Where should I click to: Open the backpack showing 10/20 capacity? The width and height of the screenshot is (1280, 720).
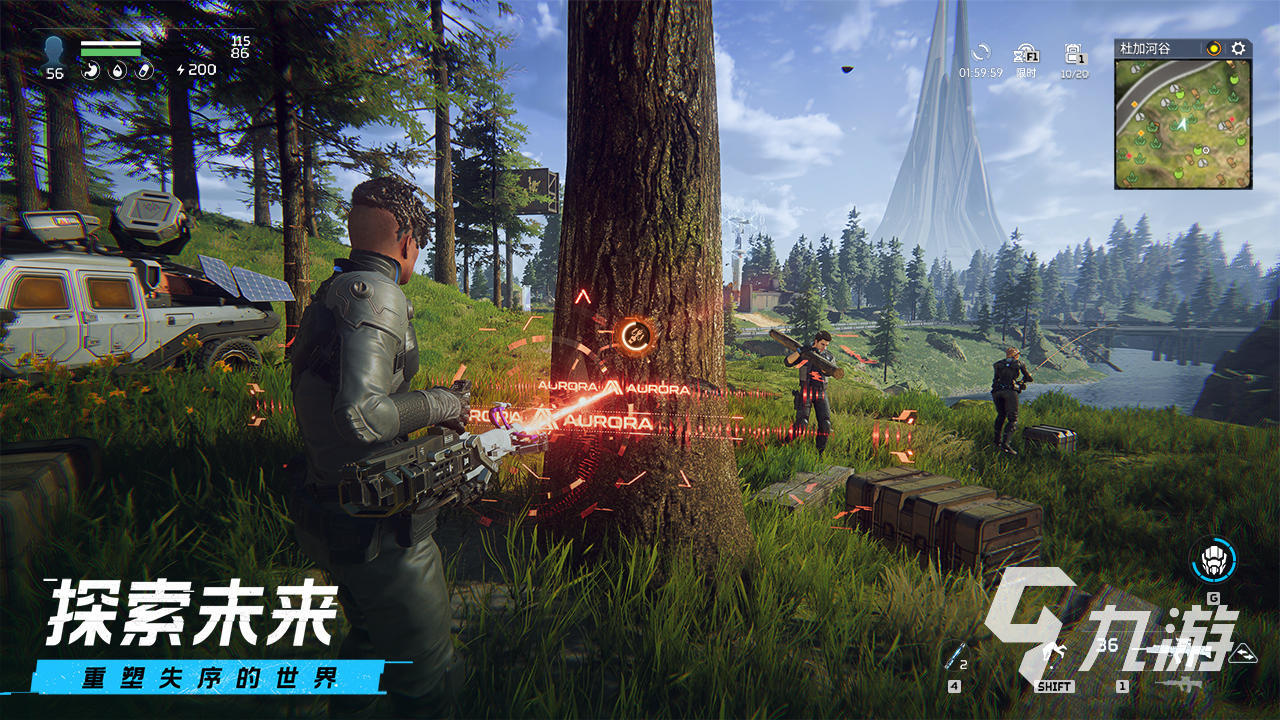pos(1073,55)
